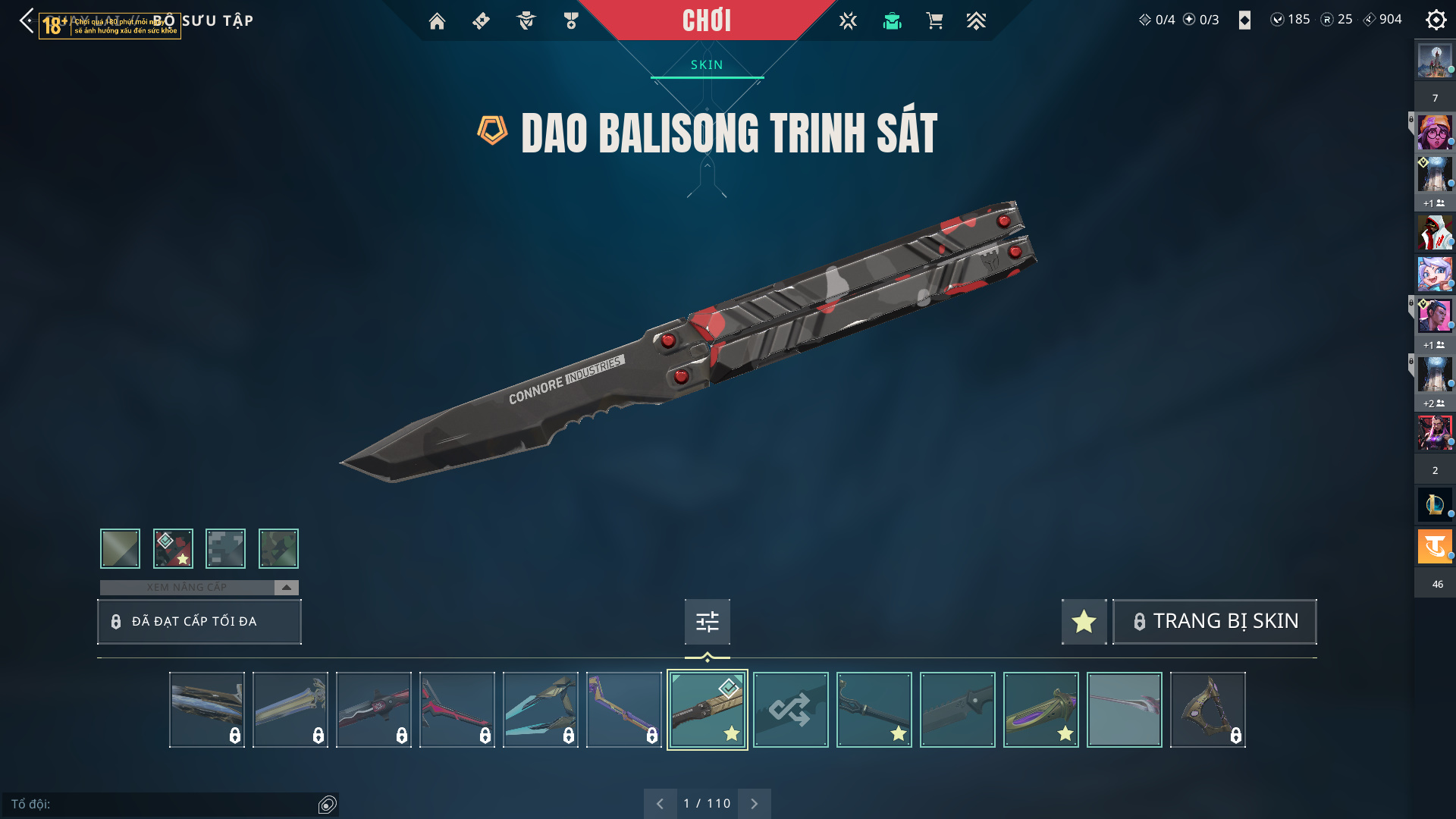Image resolution: width=1456 pixels, height=819 pixels.
Task: Select the red camo variant swatch
Action: (x=173, y=548)
